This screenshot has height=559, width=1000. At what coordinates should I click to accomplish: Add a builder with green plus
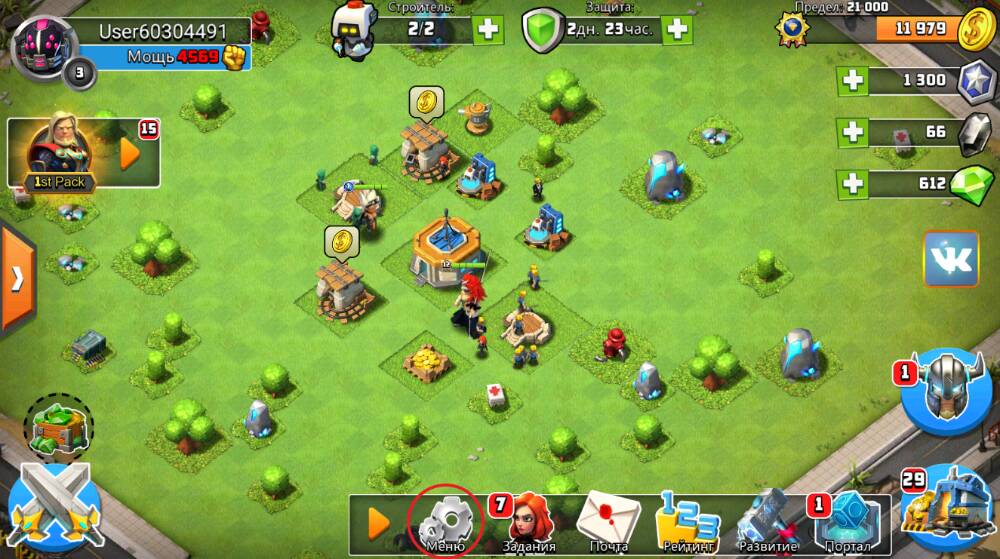tap(488, 29)
